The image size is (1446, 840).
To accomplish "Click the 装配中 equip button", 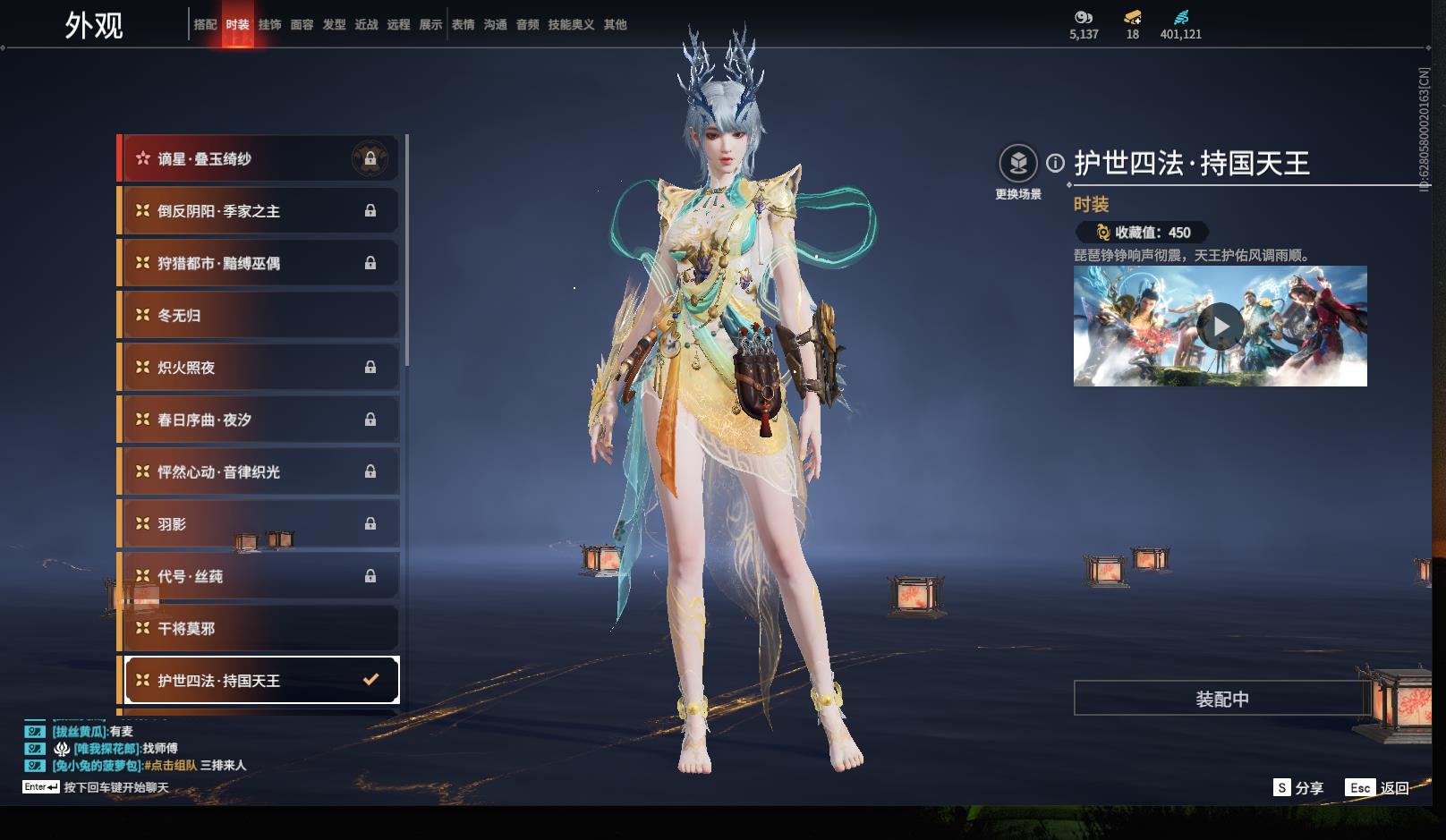I will tap(1221, 699).
